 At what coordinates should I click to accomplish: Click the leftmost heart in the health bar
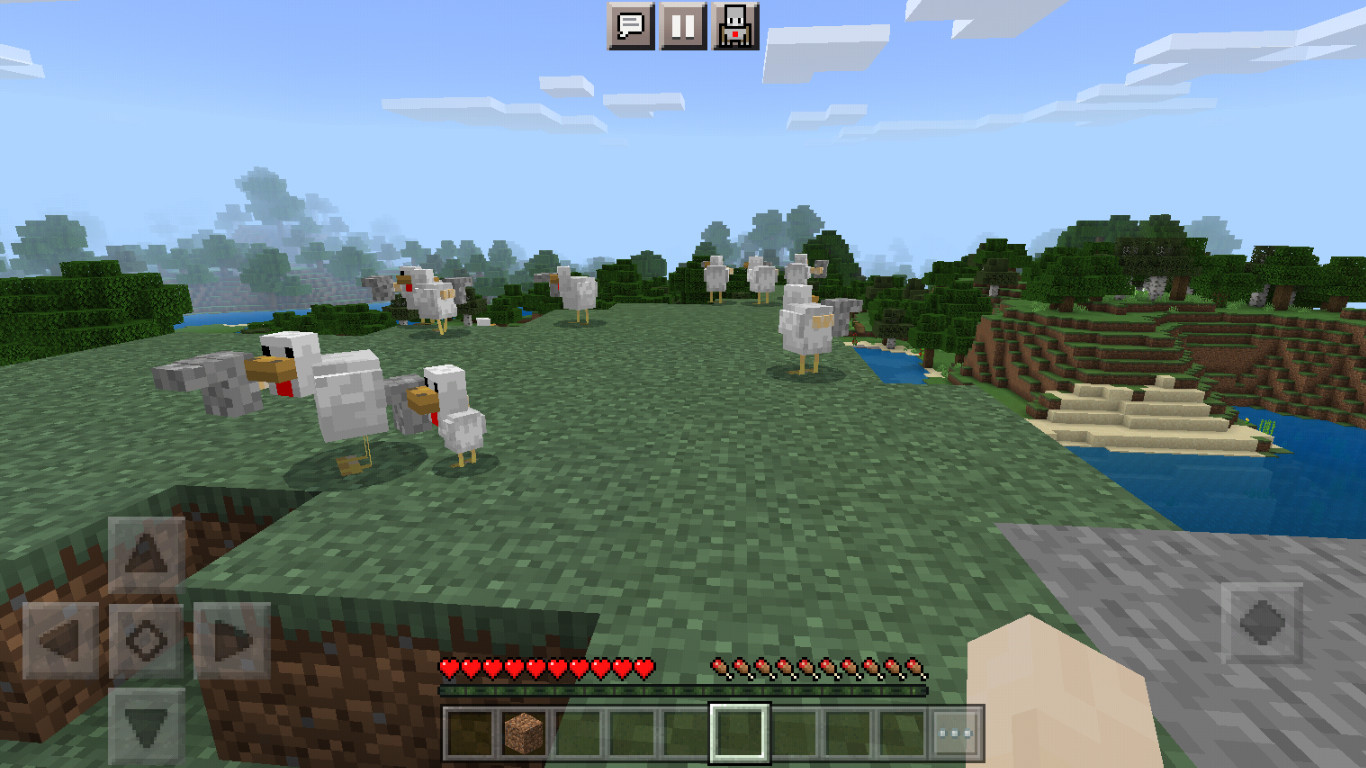point(450,666)
